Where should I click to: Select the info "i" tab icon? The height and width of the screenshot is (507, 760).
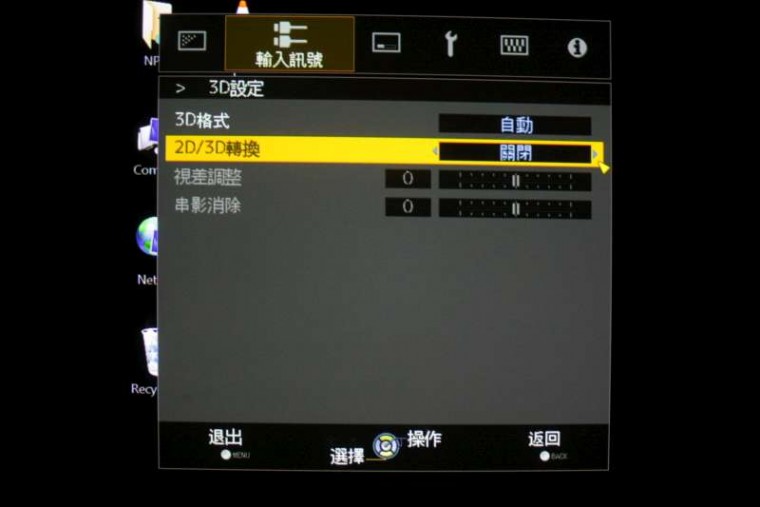[x=577, y=47]
